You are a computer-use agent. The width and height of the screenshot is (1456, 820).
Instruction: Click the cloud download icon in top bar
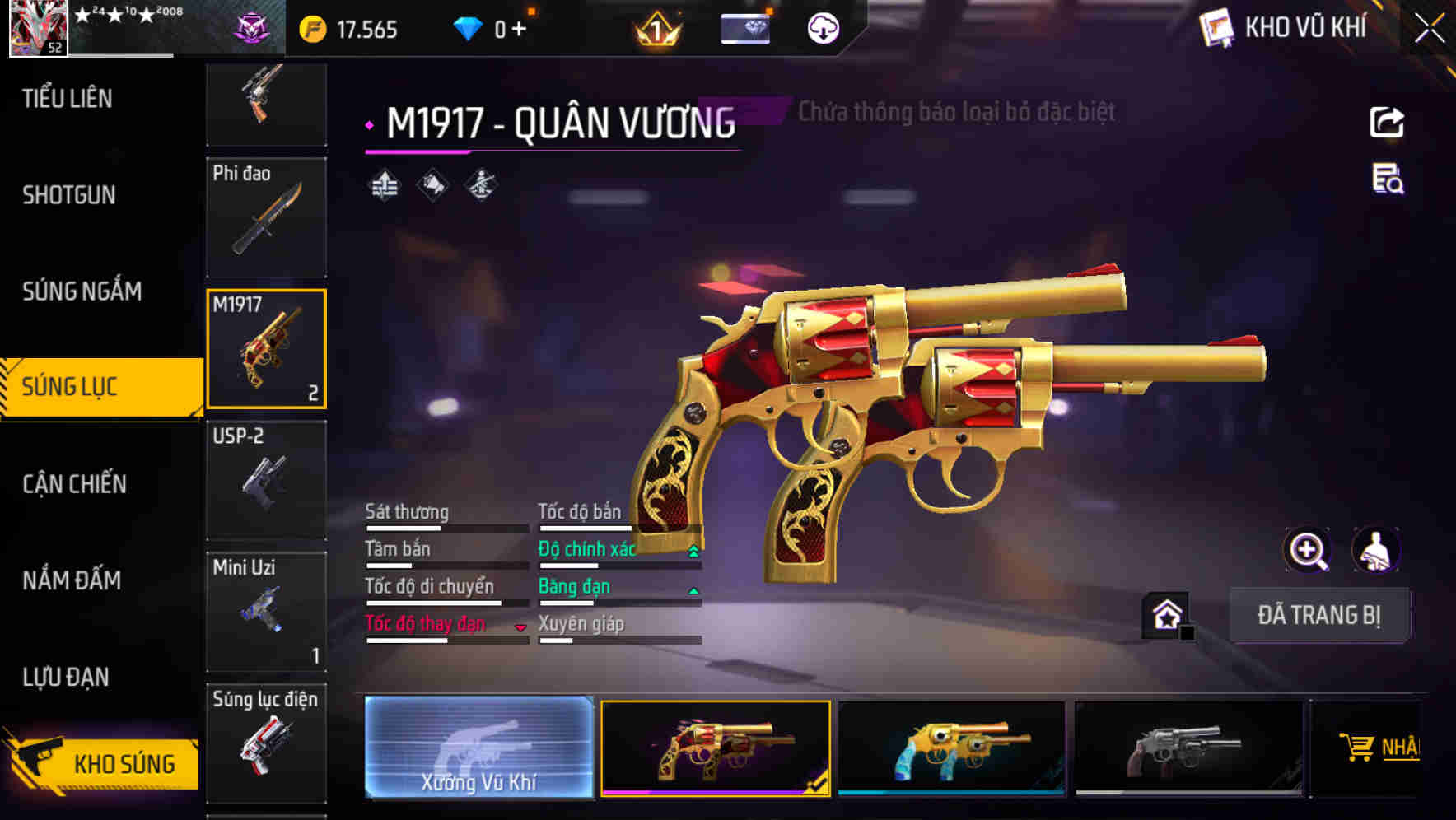(x=821, y=27)
